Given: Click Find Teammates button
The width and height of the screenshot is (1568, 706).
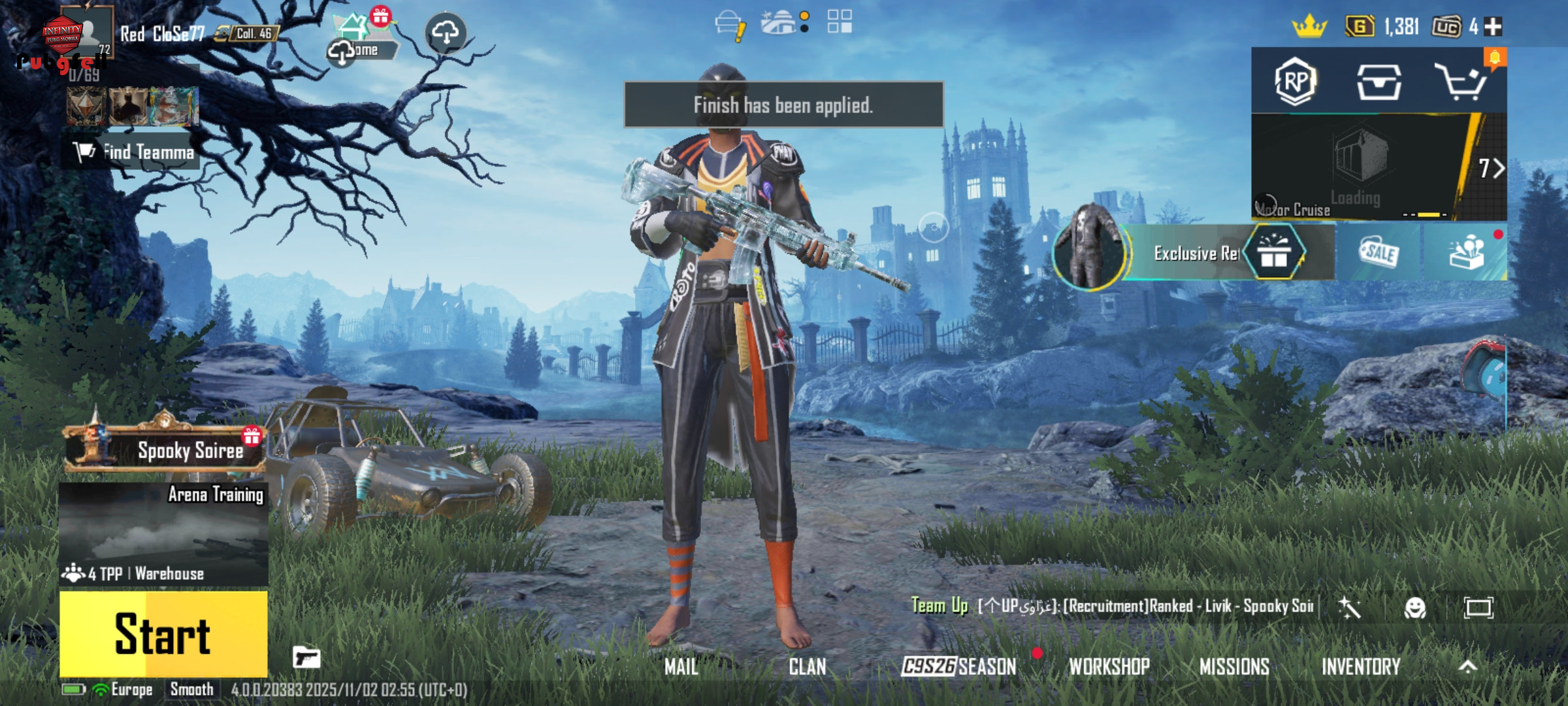Looking at the screenshot, I should pos(134,152).
